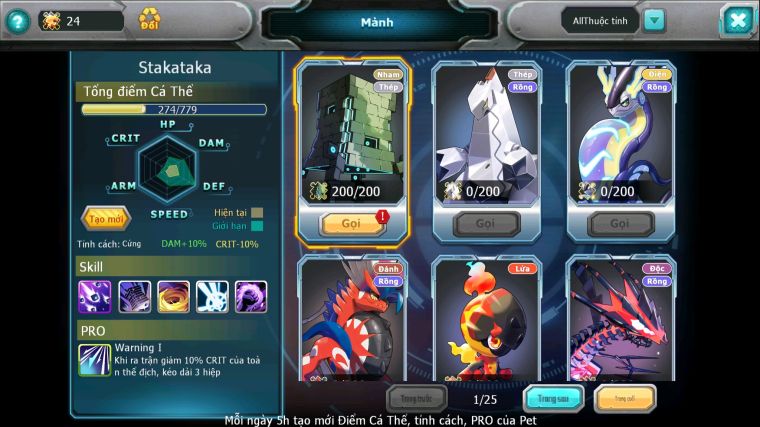760x427 pixels.
Task: View the purple fist skill icon
Action: pos(251,296)
